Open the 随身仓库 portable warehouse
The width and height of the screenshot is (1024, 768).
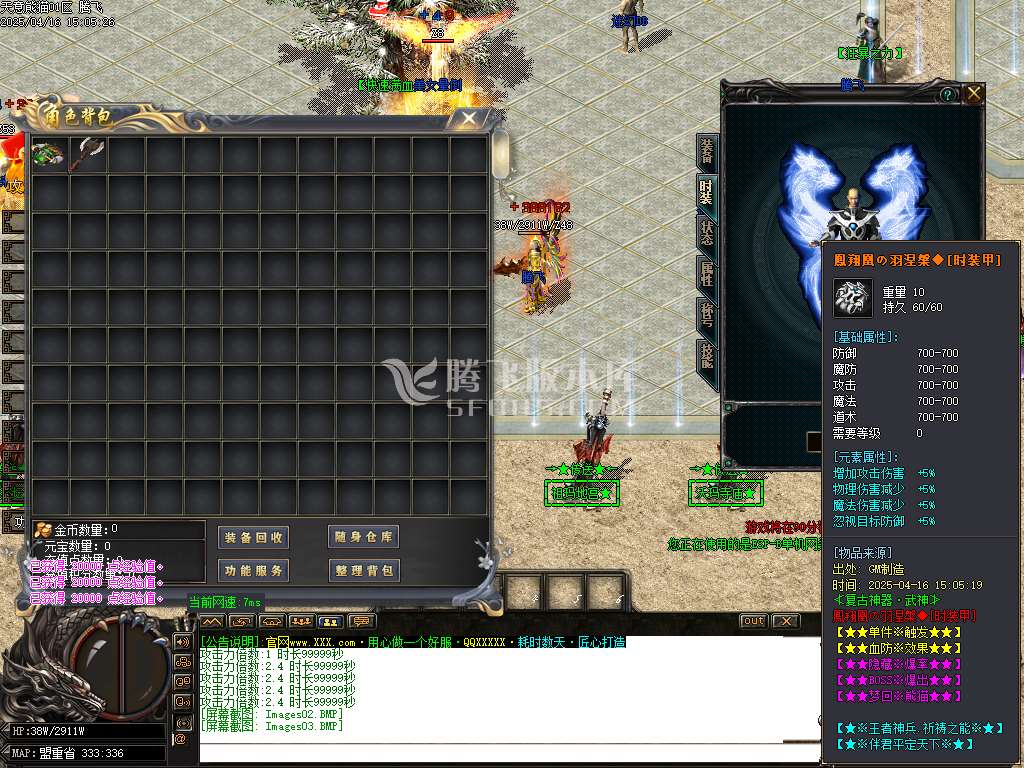coord(364,537)
